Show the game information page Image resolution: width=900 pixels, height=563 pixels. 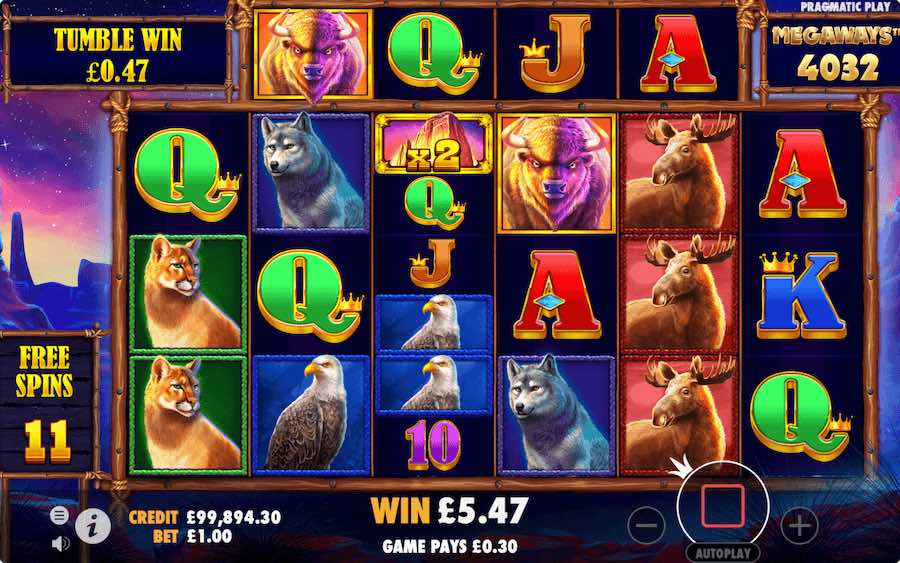pos(92,522)
